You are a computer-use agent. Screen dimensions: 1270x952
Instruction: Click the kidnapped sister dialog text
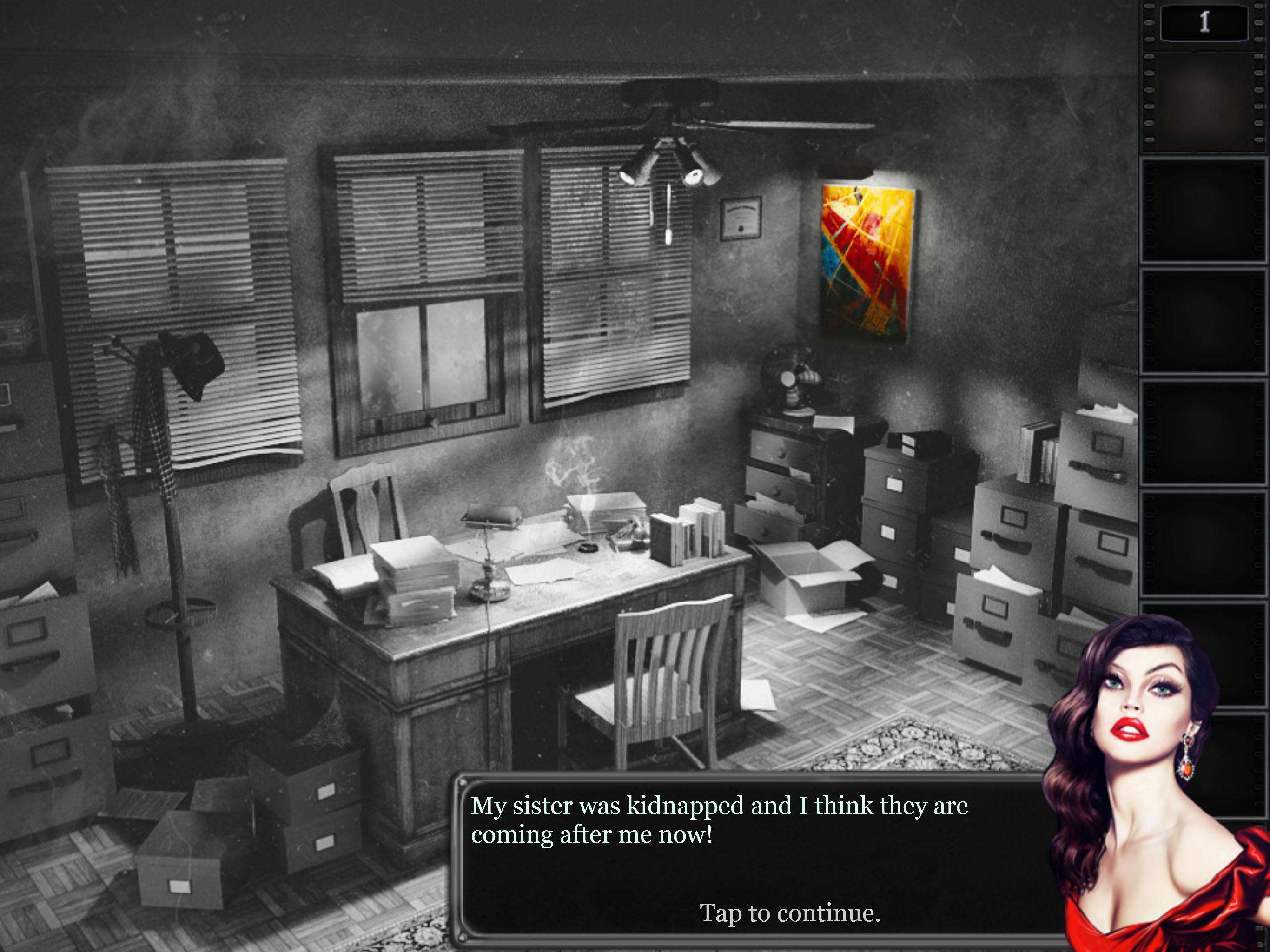(718, 818)
